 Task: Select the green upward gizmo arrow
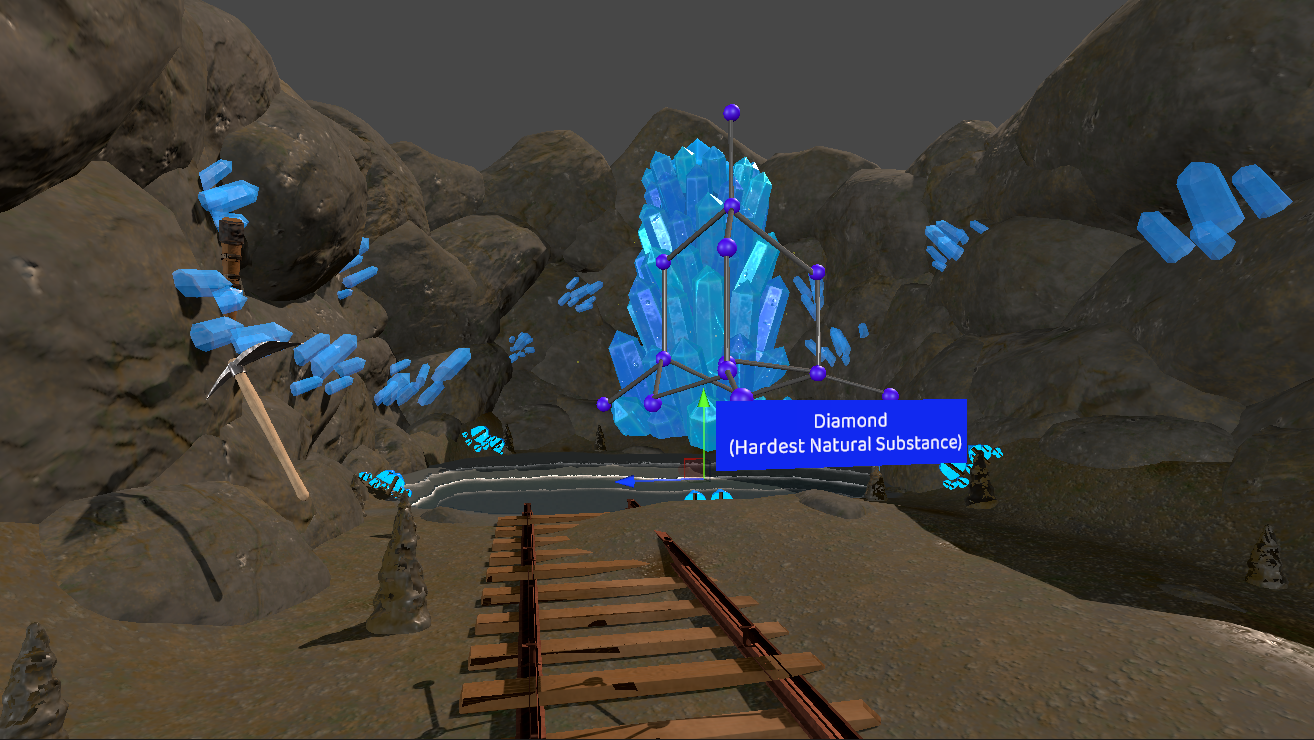pos(704,403)
